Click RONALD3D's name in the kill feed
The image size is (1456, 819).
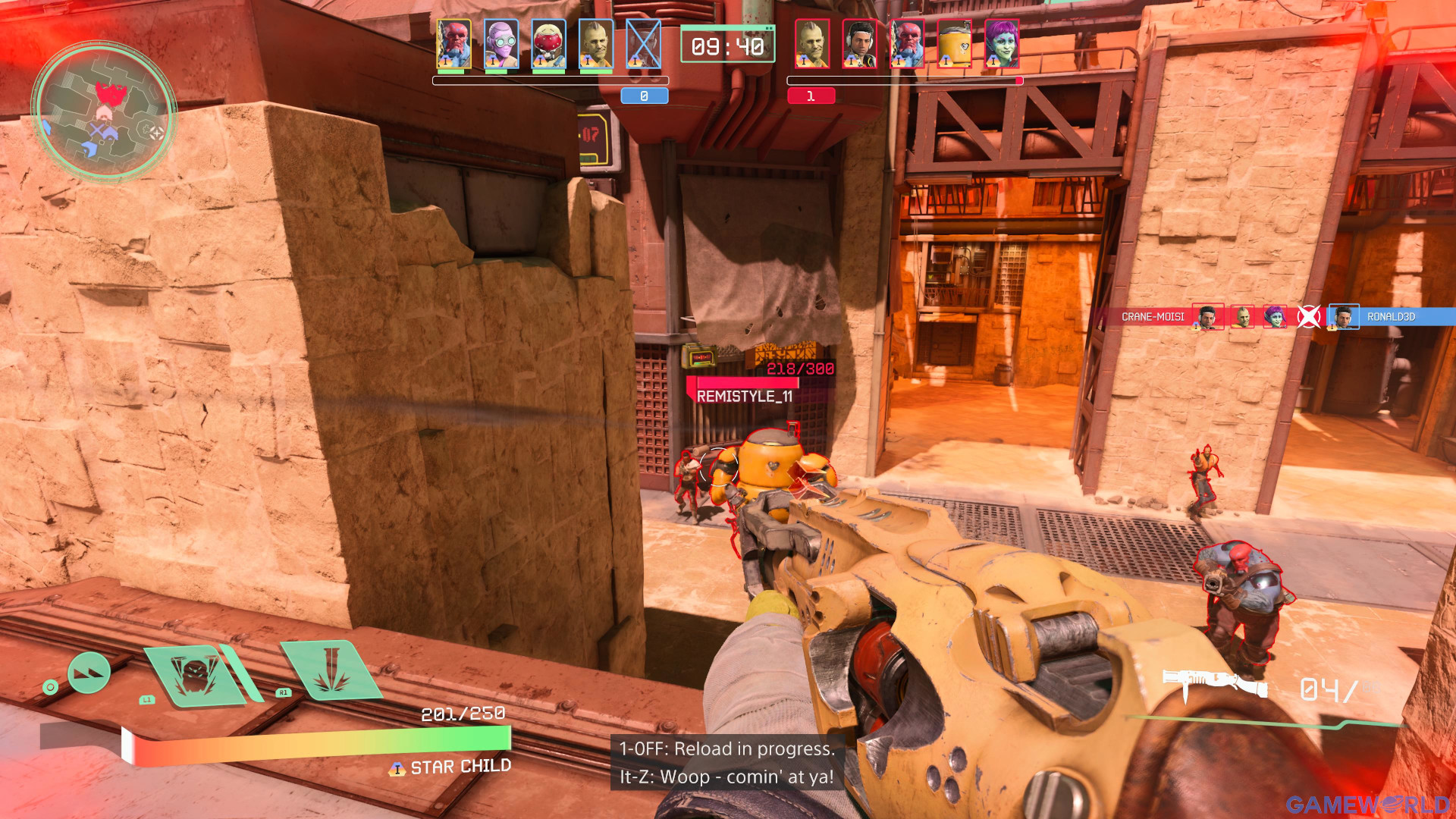click(x=1391, y=317)
